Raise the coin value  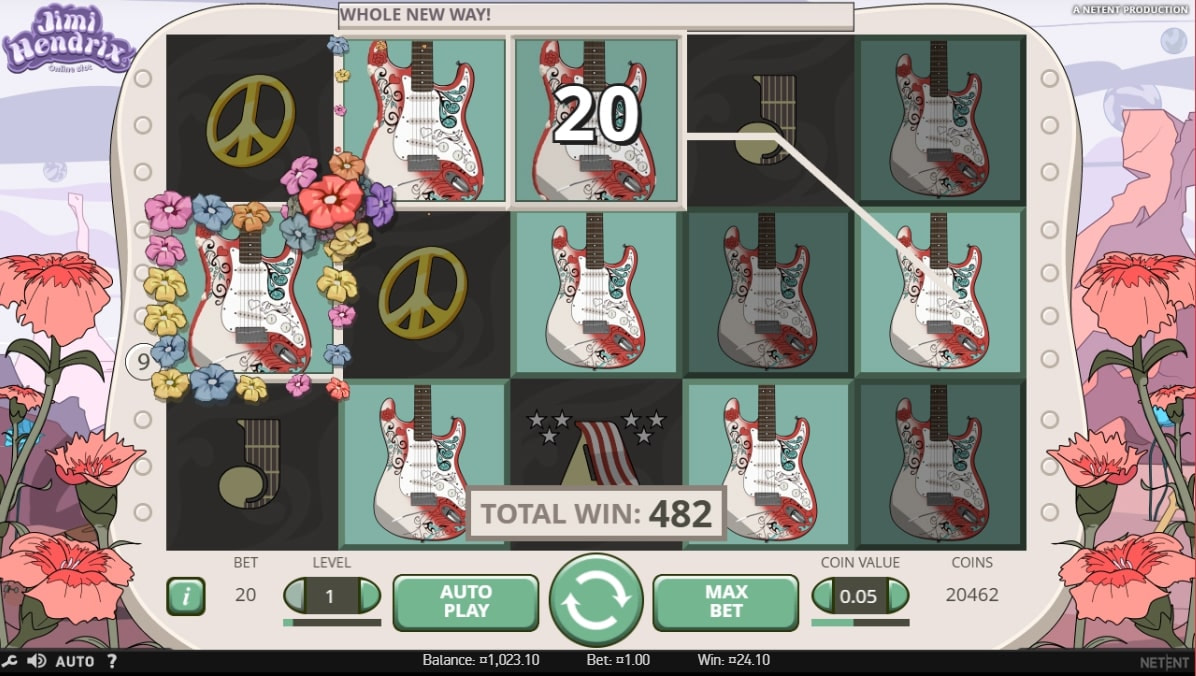point(897,596)
